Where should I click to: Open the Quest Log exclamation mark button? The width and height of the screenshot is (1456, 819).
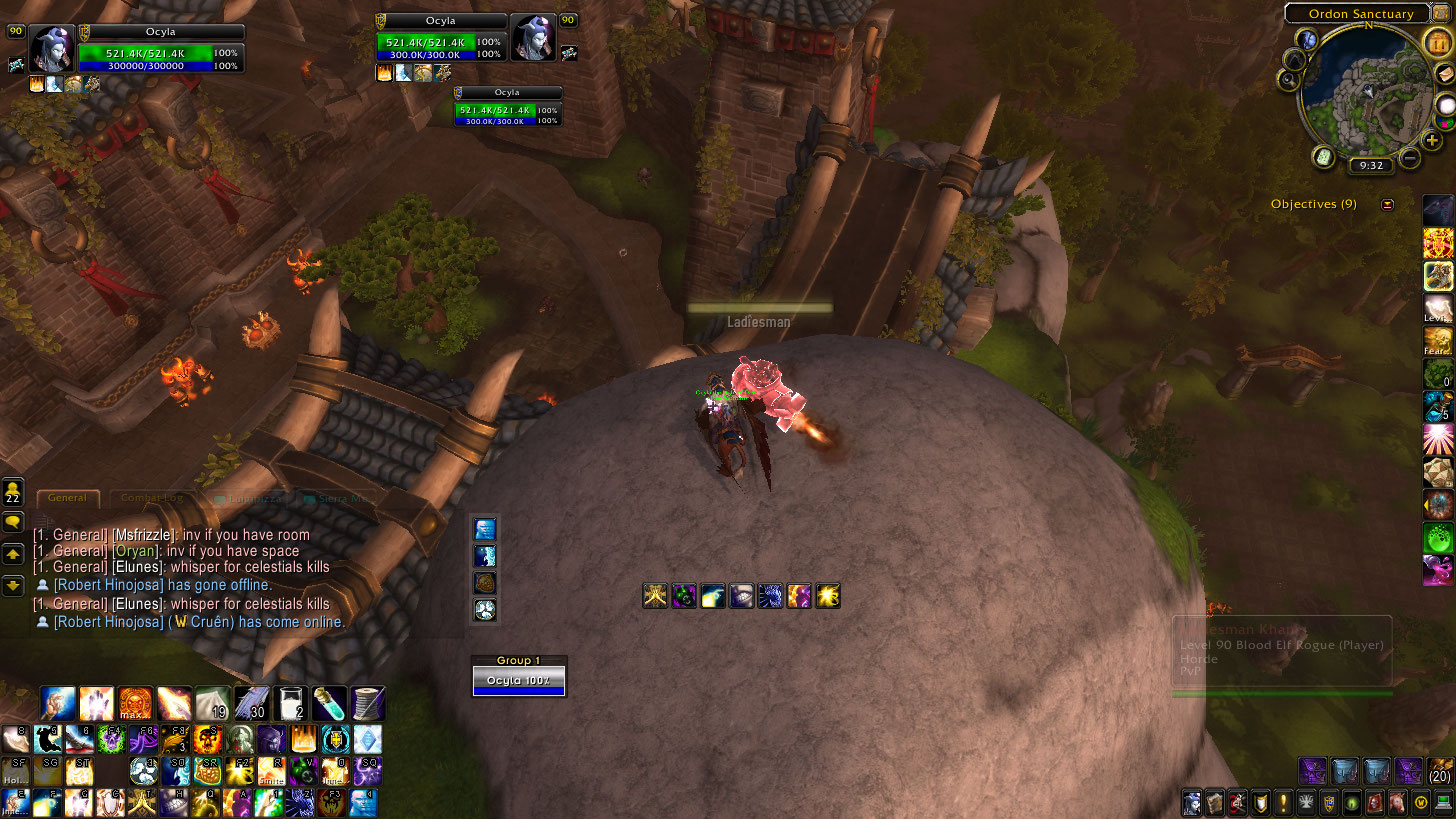click(x=1284, y=802)
